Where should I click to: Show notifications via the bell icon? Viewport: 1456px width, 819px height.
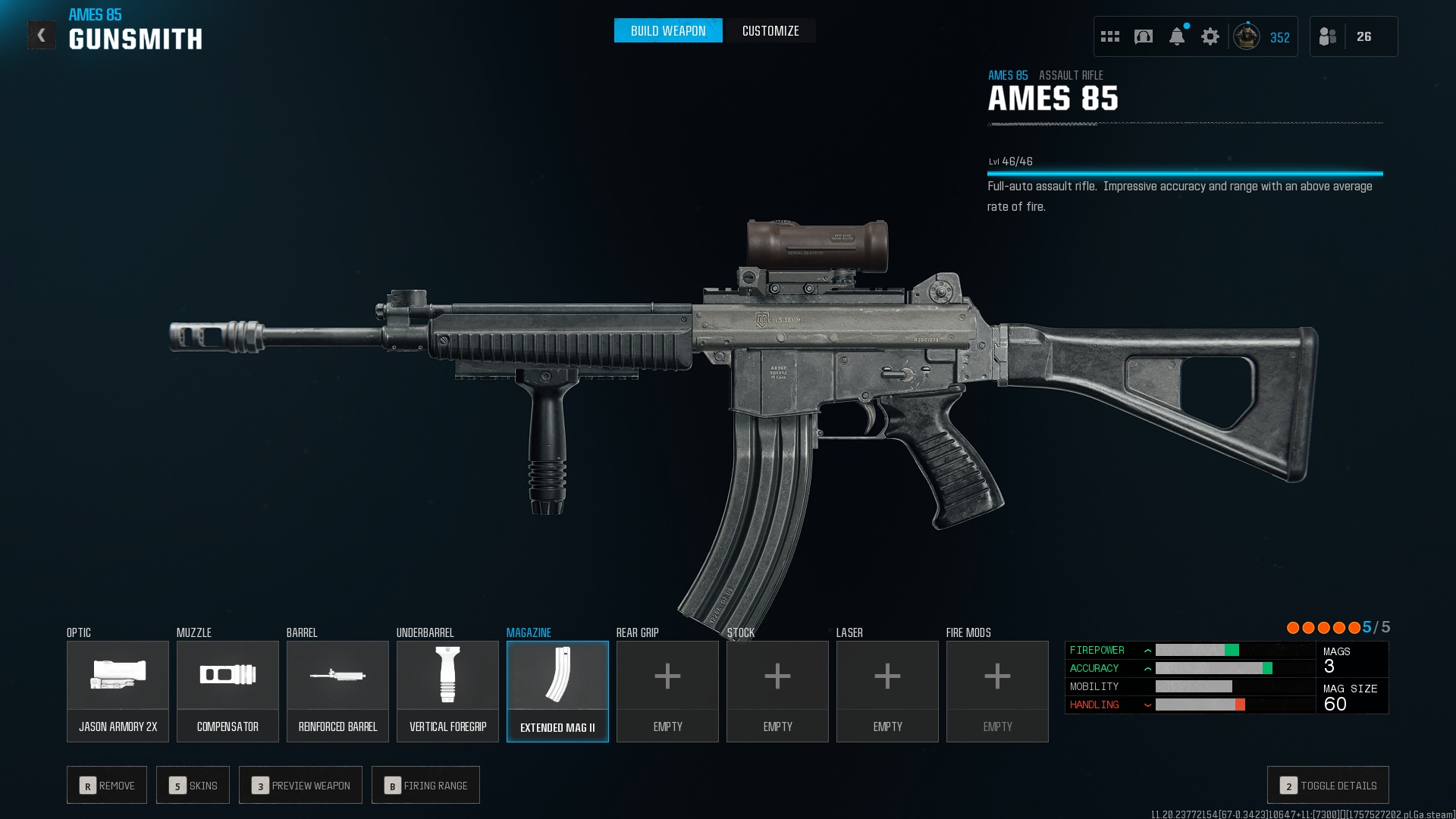coord(1177,36)
